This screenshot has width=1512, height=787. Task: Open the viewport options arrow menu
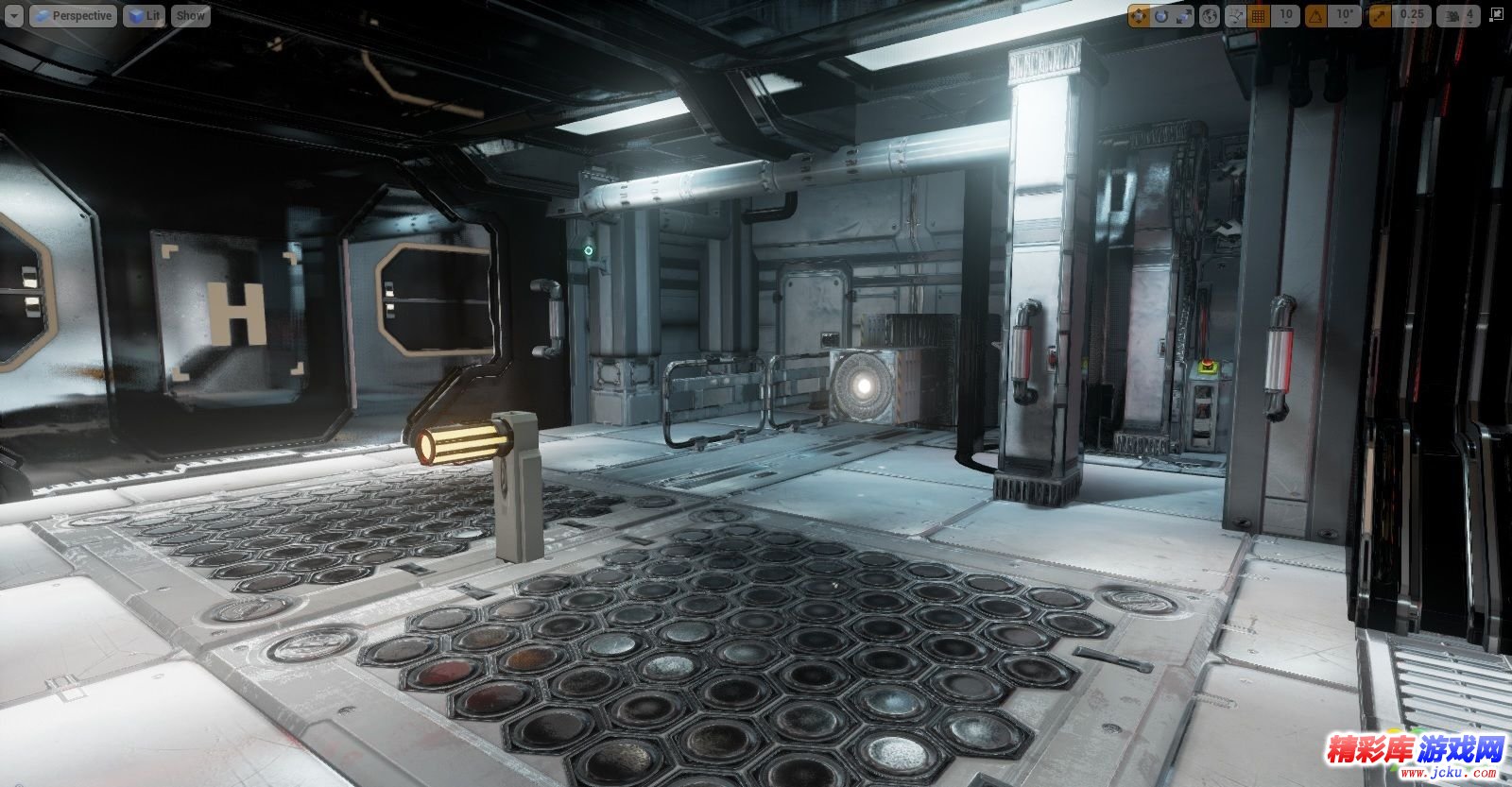13,16
